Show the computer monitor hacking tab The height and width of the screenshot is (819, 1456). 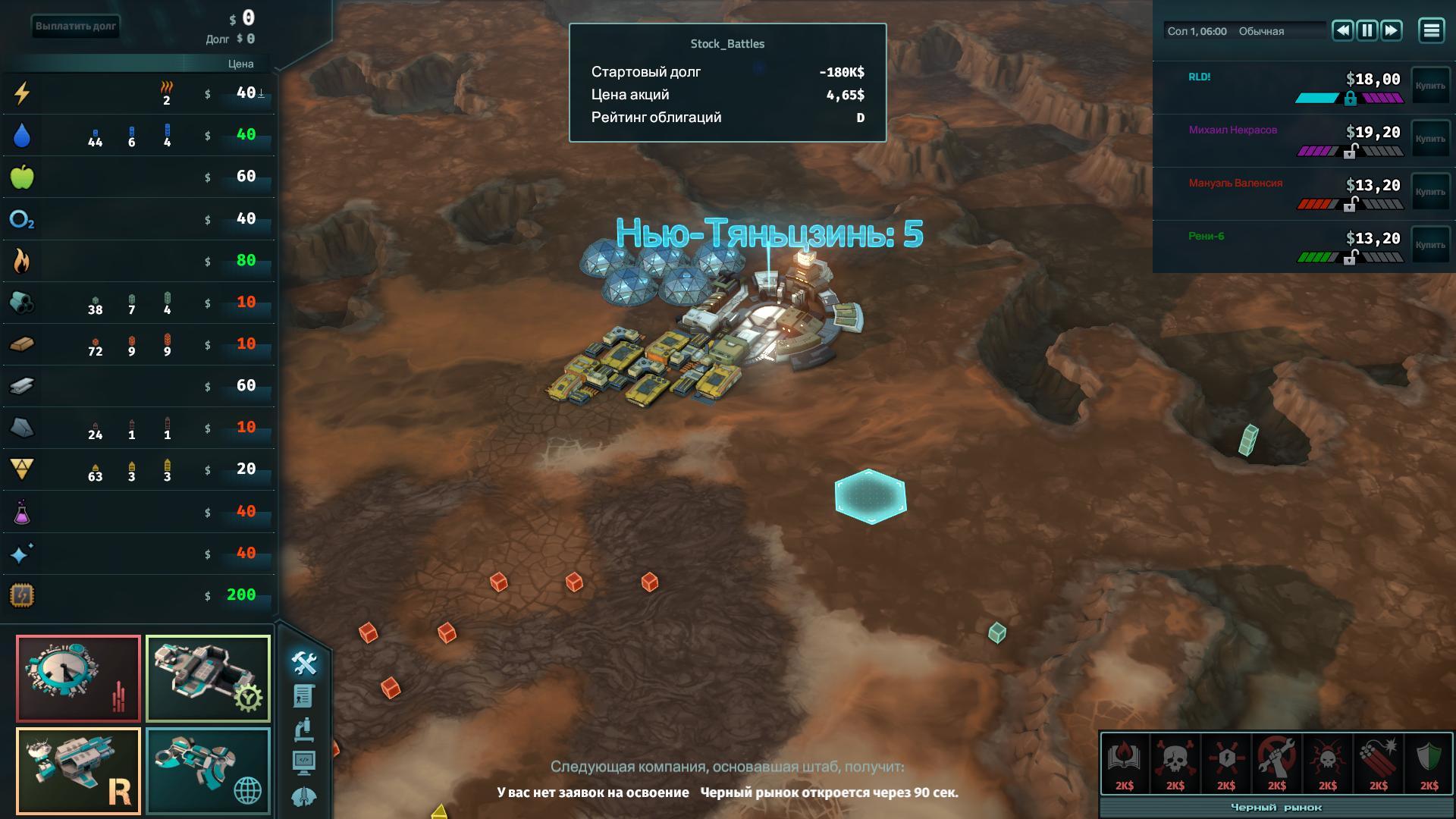(x=303, y=763)
